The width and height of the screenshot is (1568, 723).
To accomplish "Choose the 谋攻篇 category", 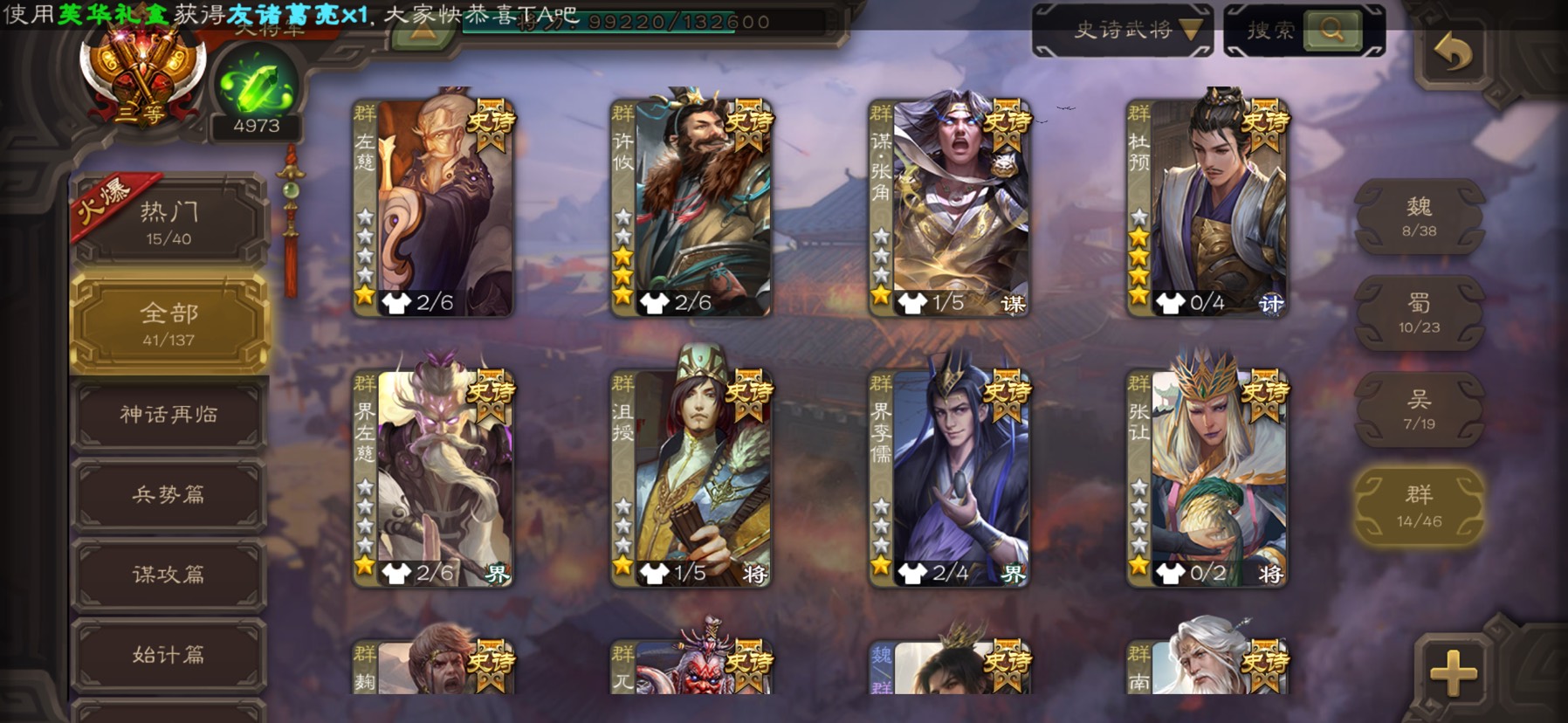I will tap(168, 574).
